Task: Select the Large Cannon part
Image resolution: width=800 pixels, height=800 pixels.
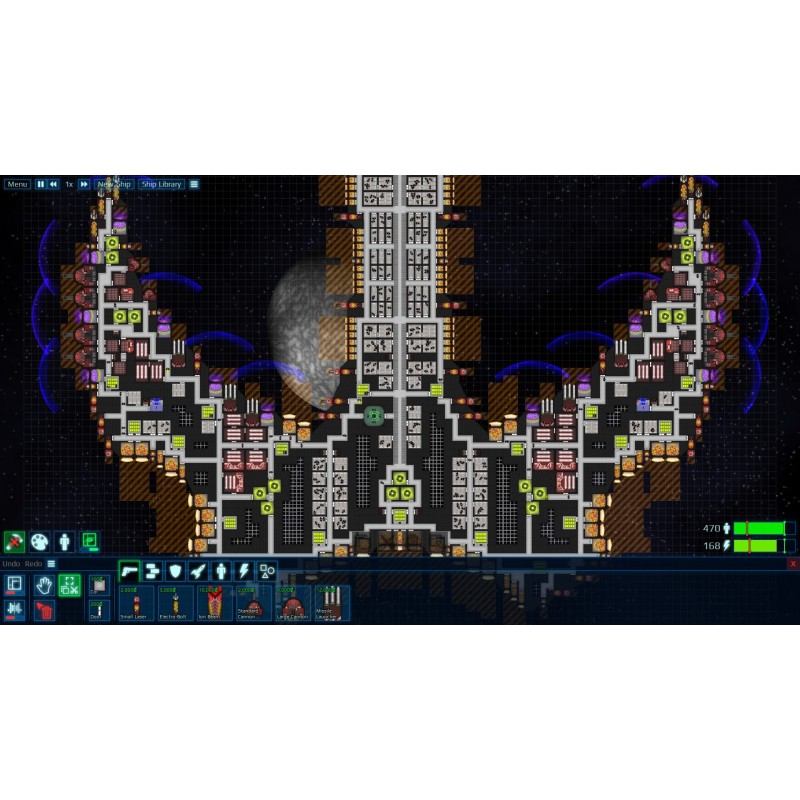Action: (292, 604)
